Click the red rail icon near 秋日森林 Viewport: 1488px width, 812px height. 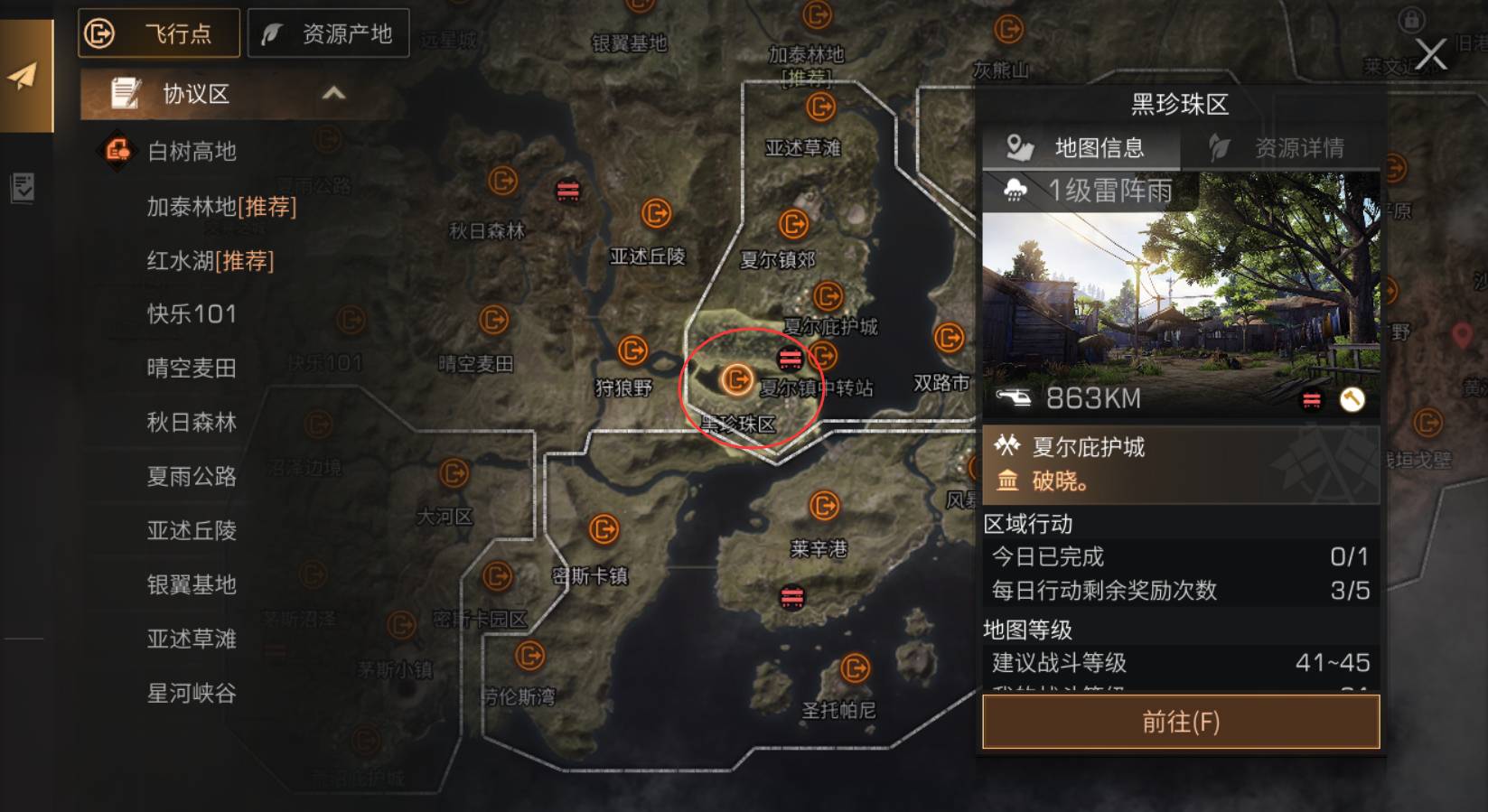pos(569,190)
